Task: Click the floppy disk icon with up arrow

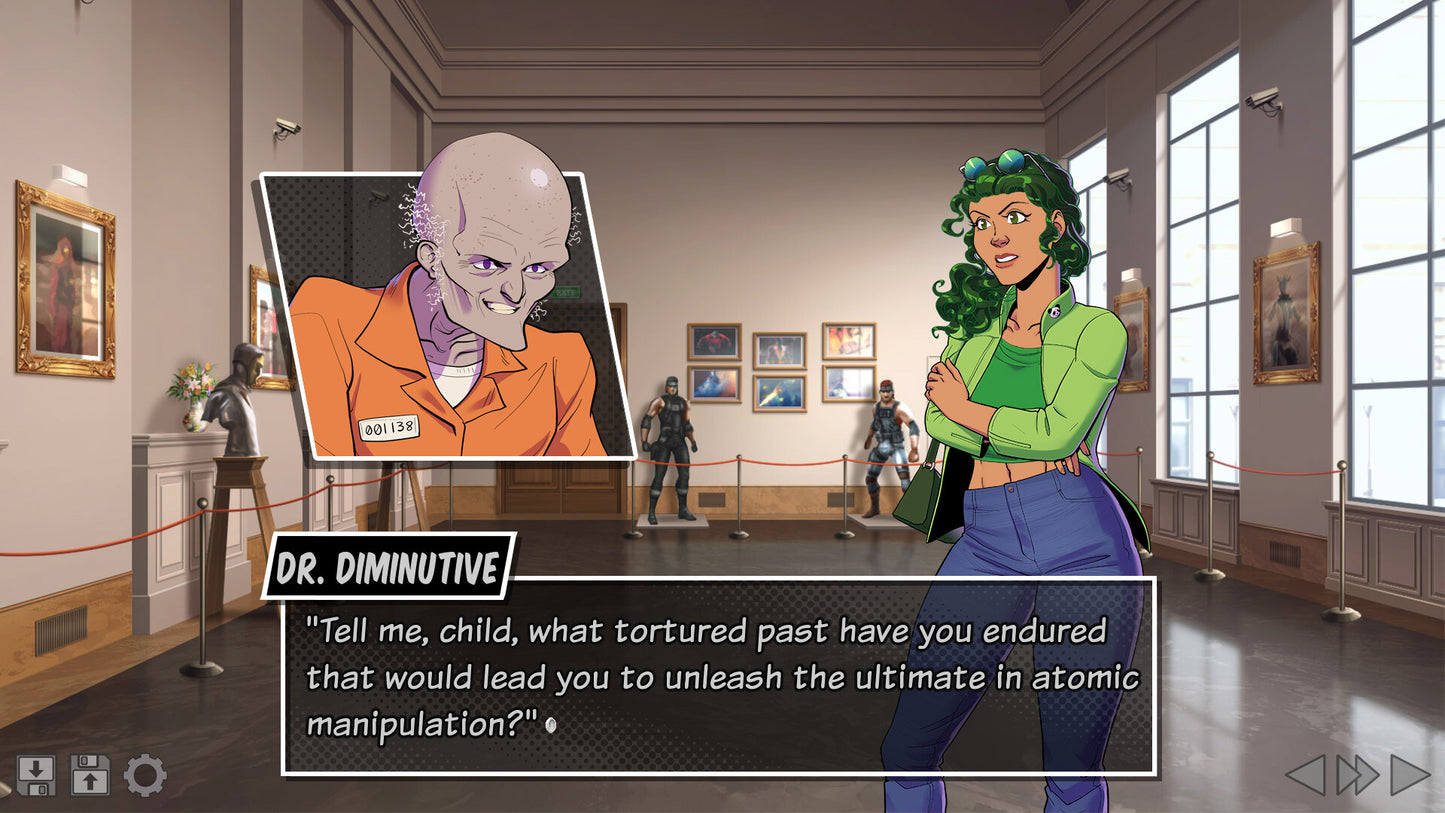Action: tap(90, 775)
